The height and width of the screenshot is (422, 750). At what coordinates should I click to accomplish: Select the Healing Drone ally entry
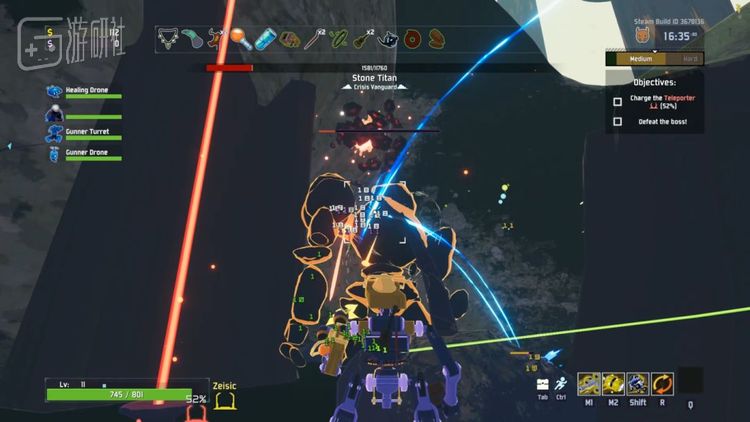click(86, 91)
